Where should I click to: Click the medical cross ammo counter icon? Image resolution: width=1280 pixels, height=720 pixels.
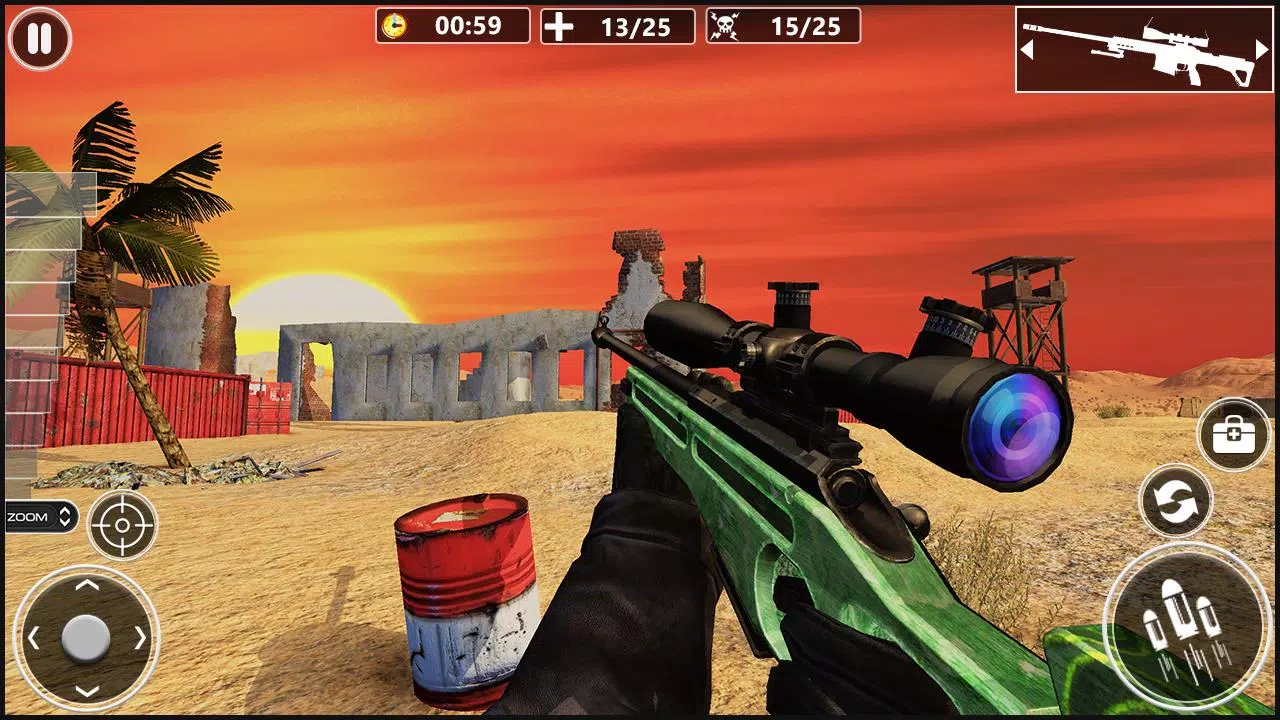[x=557, y=26]
